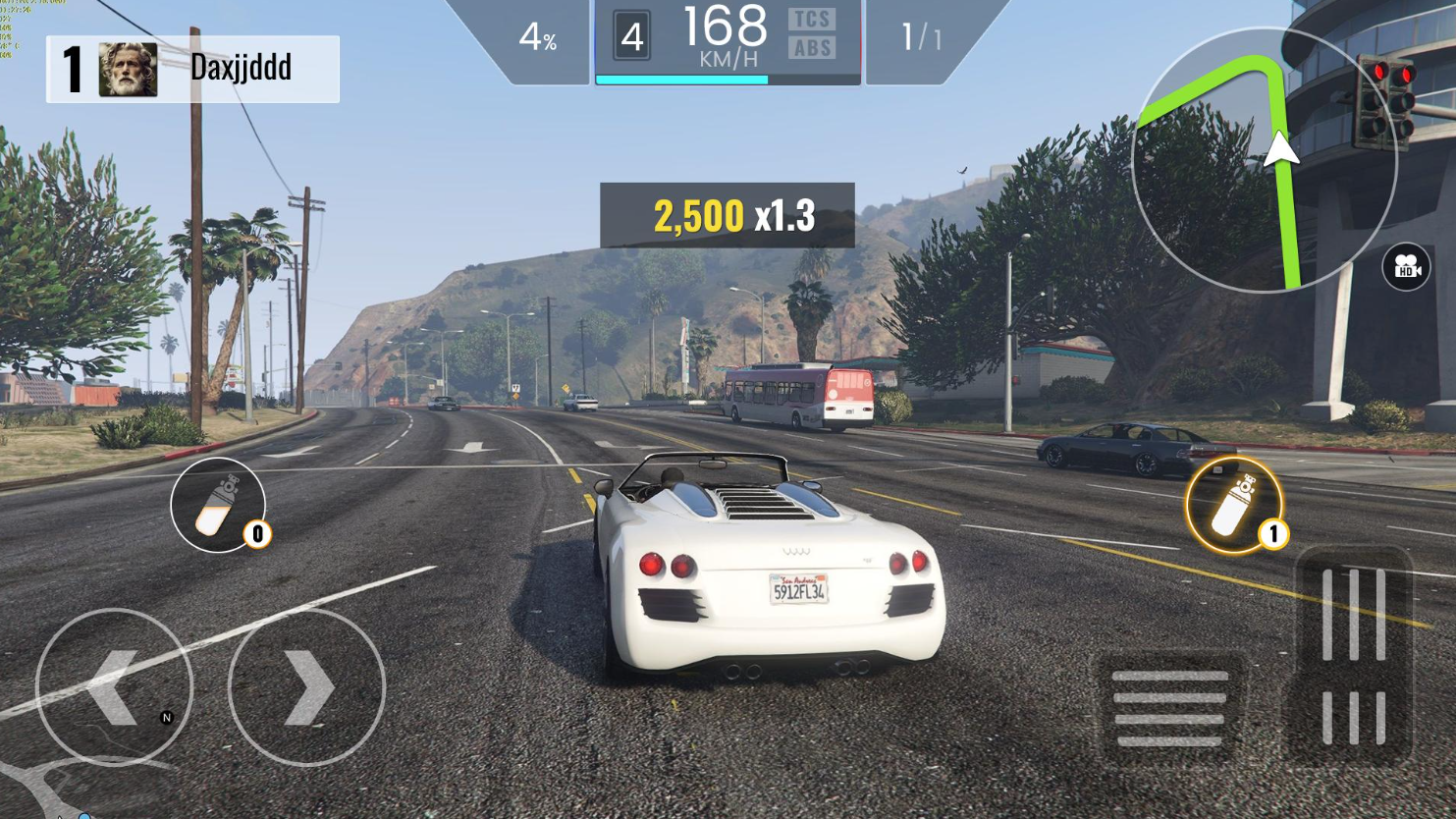Steer left with the left arrow button
Image resolution: width=1456 pixels, height=819 pixels.
click(114, 687)
